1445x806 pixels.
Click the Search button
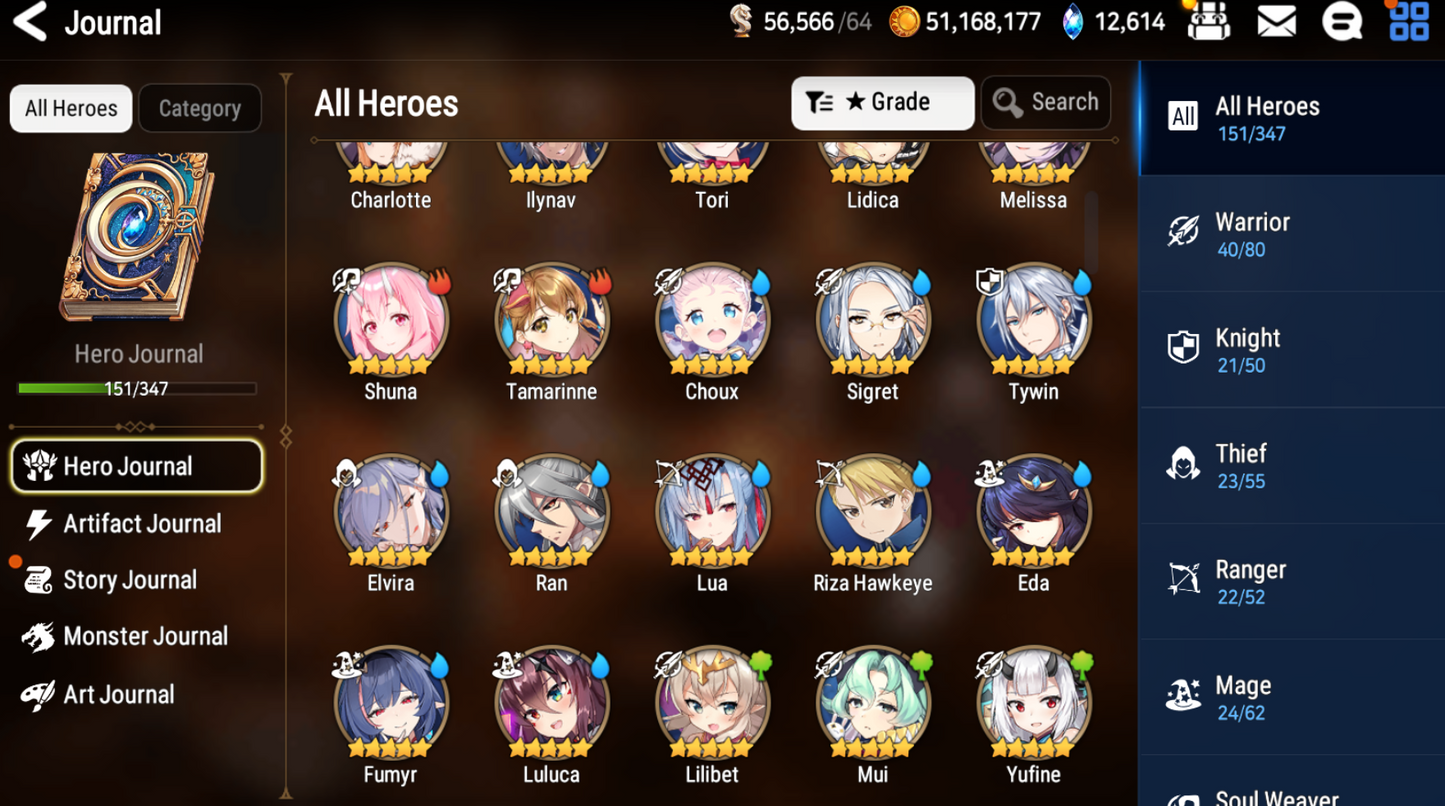point(1045,102)
